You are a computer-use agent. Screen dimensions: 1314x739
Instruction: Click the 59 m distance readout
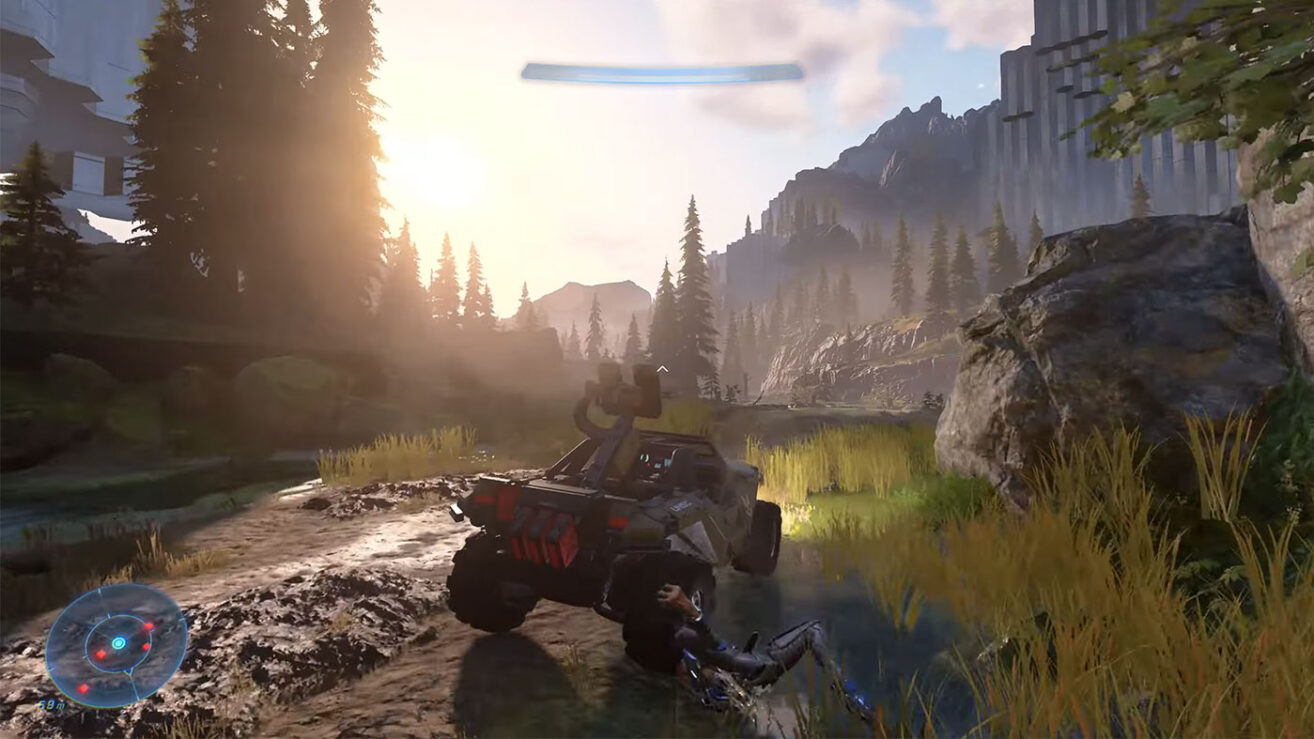[x=51, y=705]
